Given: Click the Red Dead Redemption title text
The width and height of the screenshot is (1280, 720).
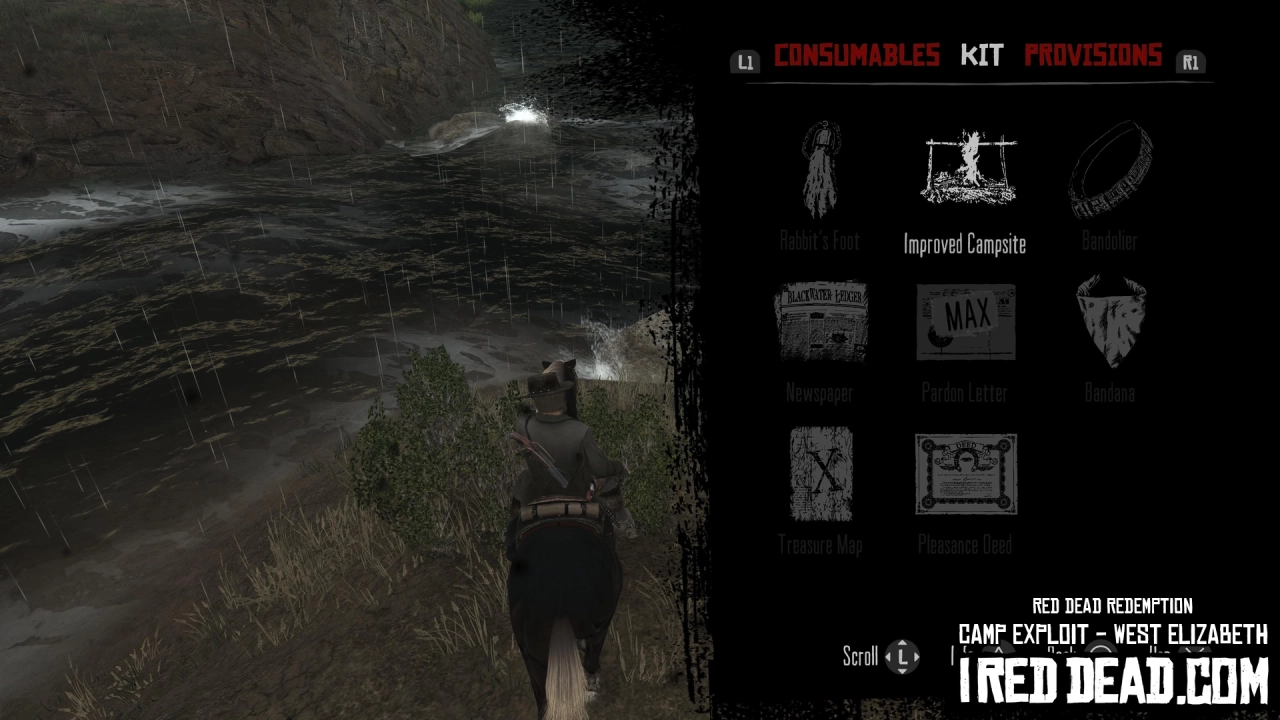Looking at the screenshot, I should tap(1112, 604).
